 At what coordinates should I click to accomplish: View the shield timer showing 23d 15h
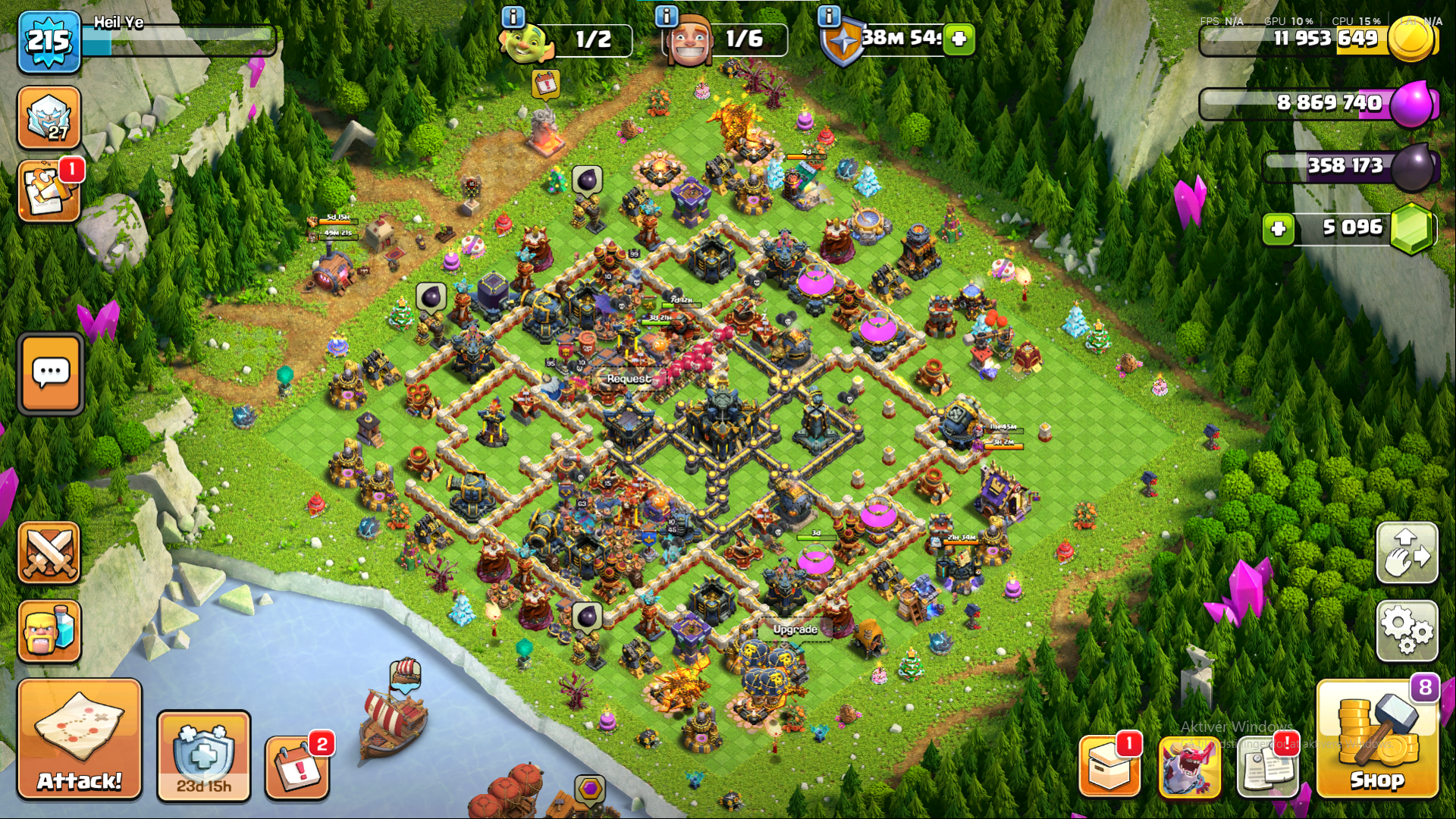[x=203, y=756]
